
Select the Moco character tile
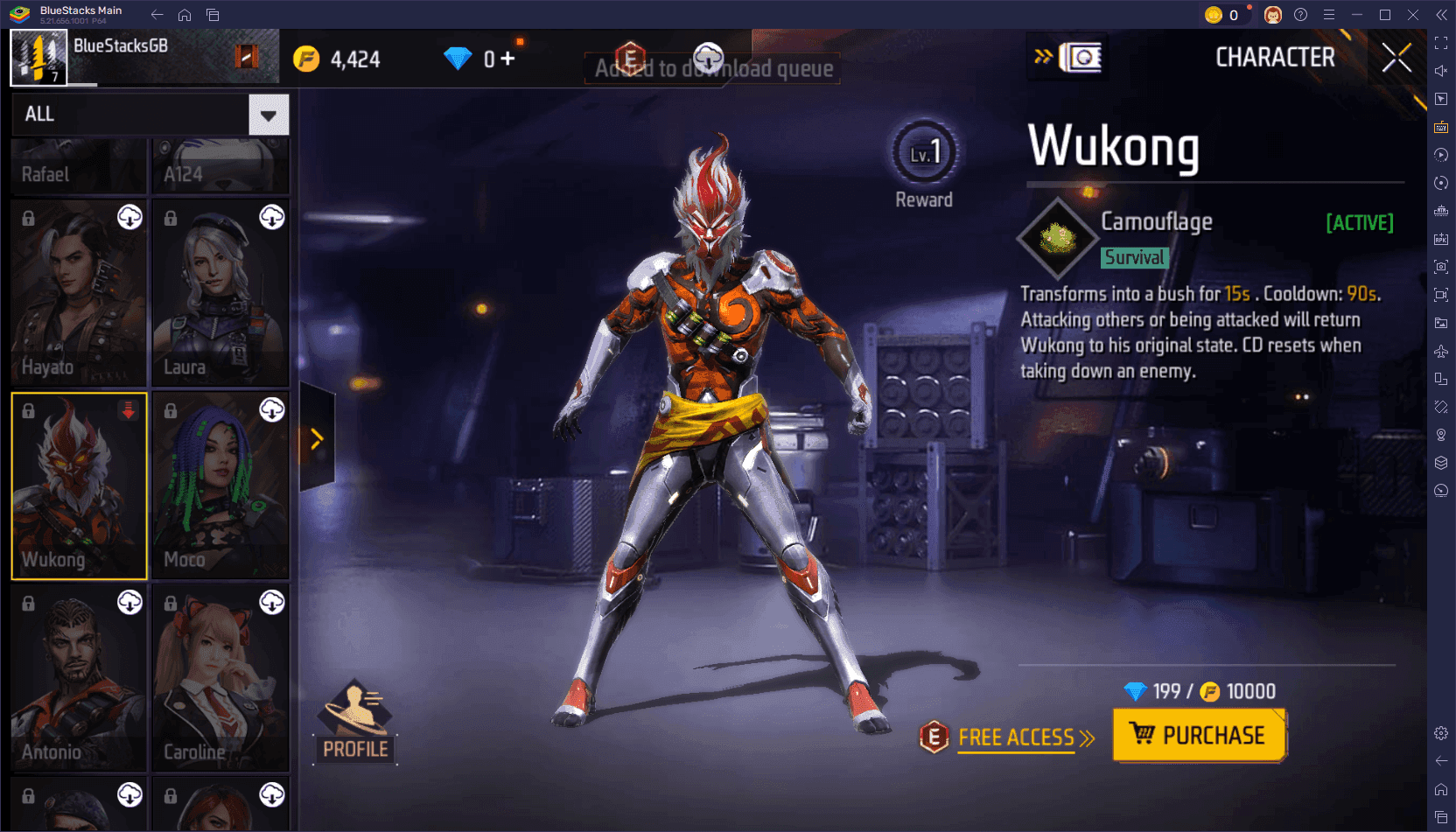coord(220,485)
